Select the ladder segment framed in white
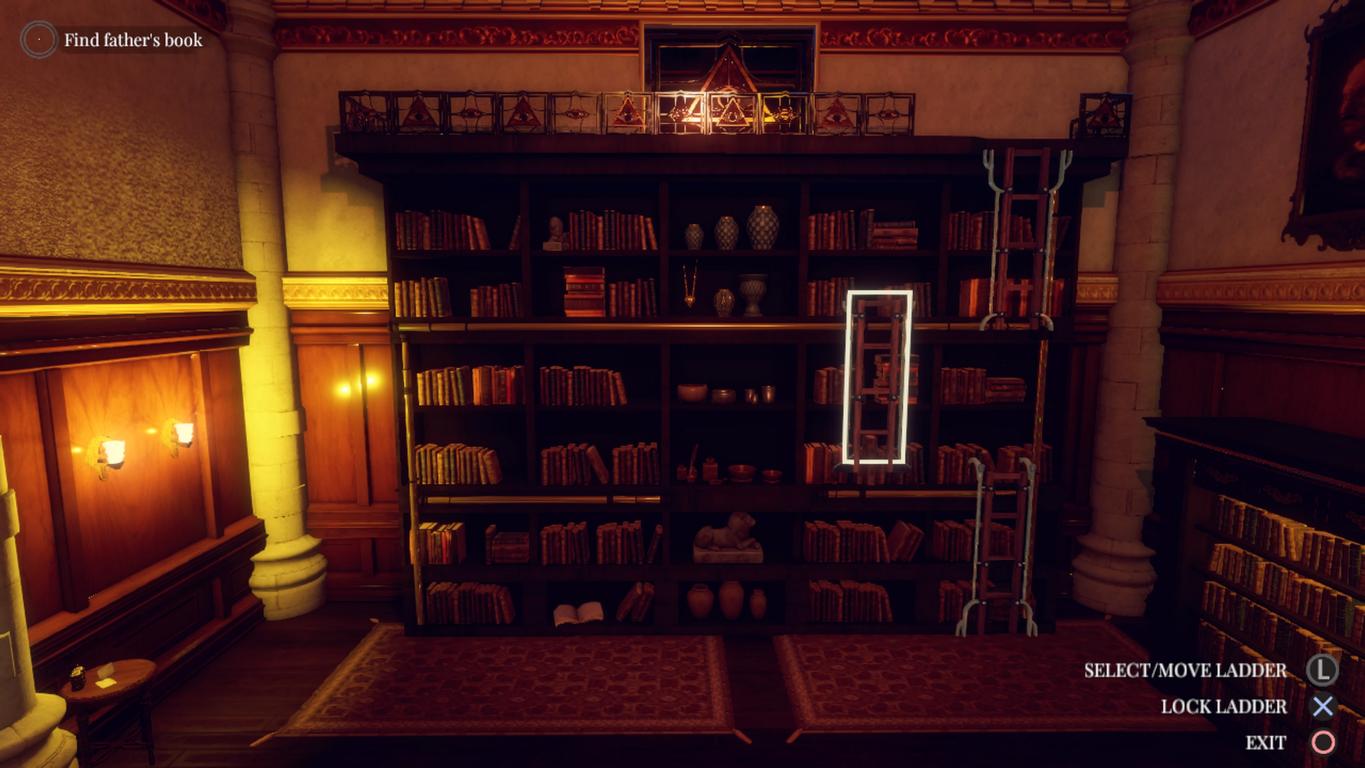 point(878,377)
